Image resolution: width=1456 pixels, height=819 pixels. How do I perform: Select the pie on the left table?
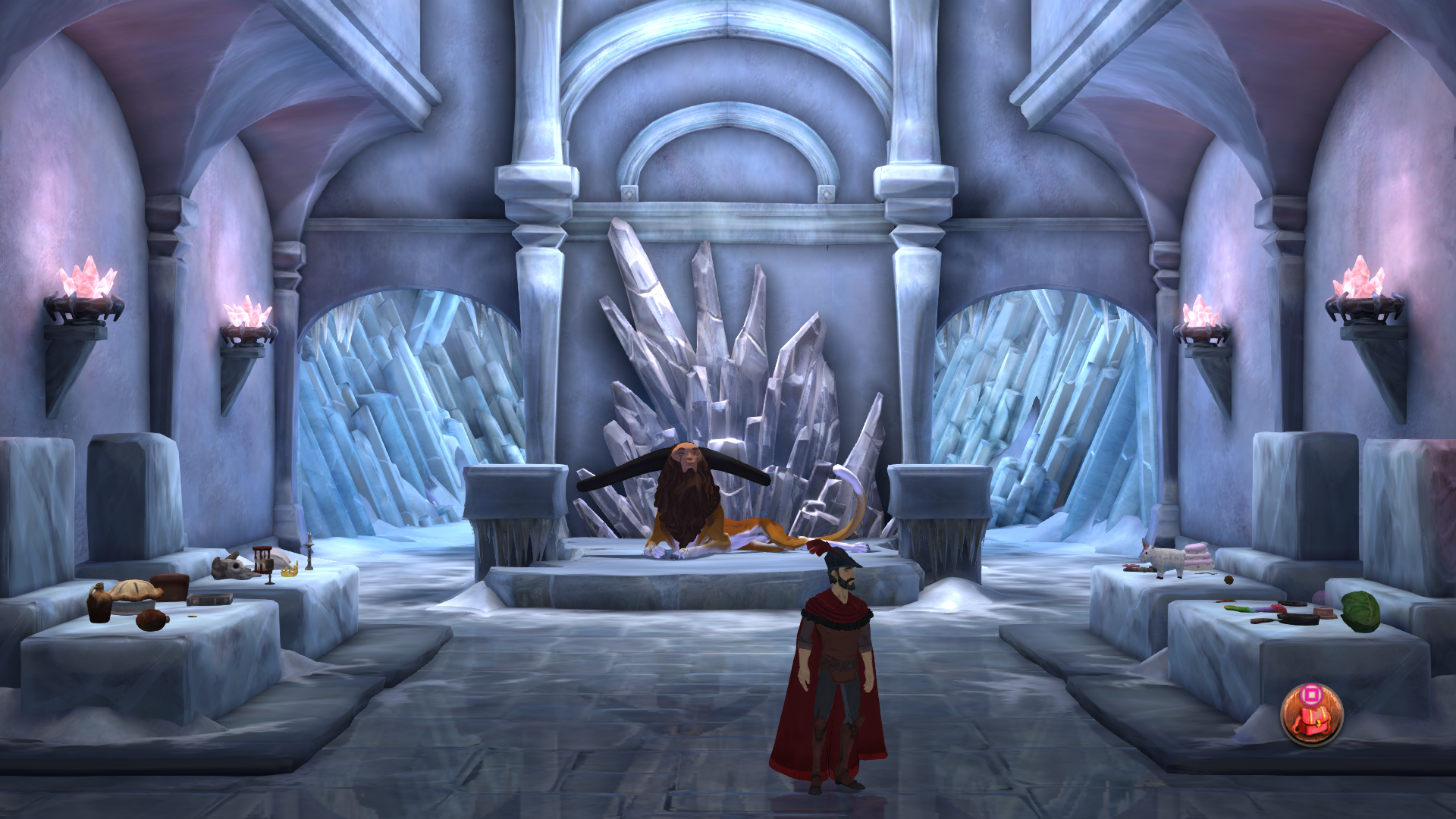coord(133,594)
